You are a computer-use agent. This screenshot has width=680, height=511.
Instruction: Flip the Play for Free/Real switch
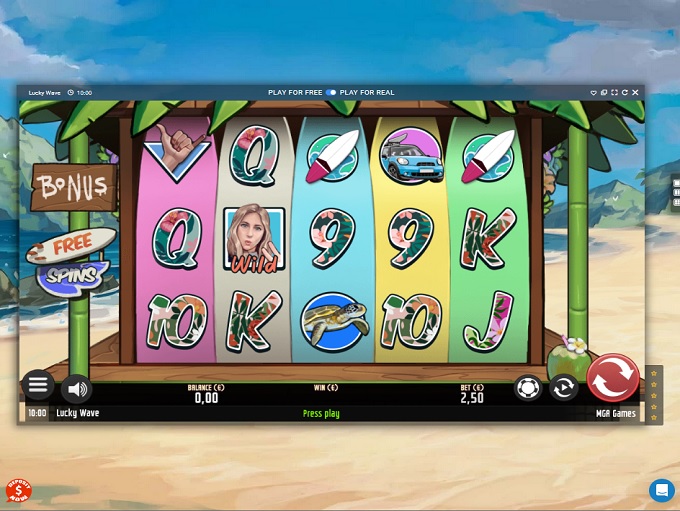(x=331, y=93)
